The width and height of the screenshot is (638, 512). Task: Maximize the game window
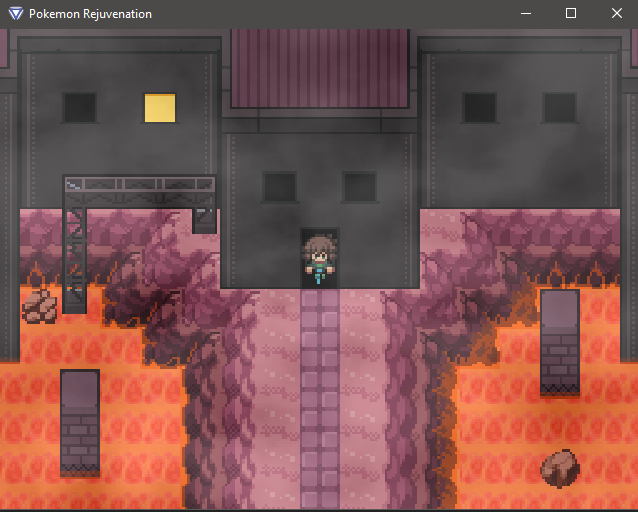click(571, 14)
